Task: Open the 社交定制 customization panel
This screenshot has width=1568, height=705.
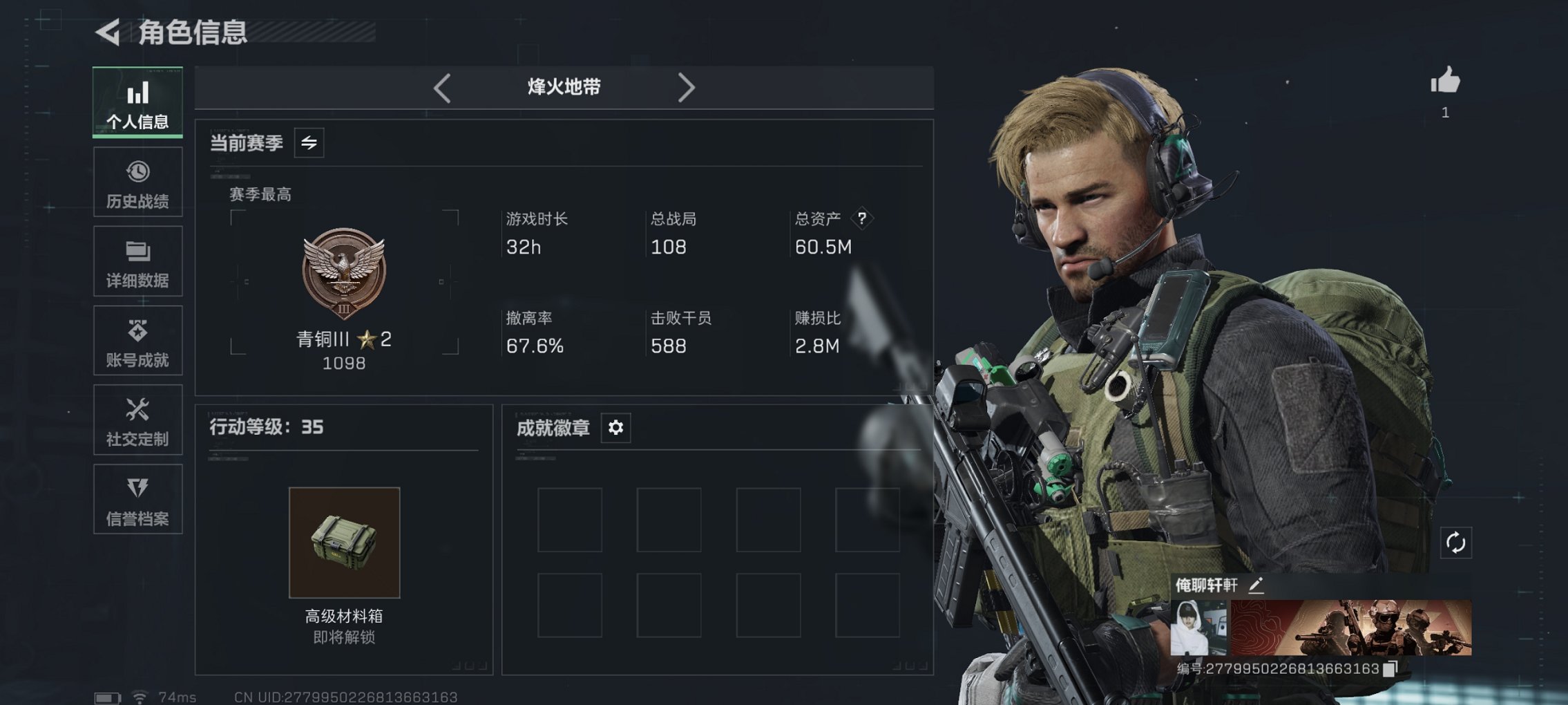Action: pos(137,420)
